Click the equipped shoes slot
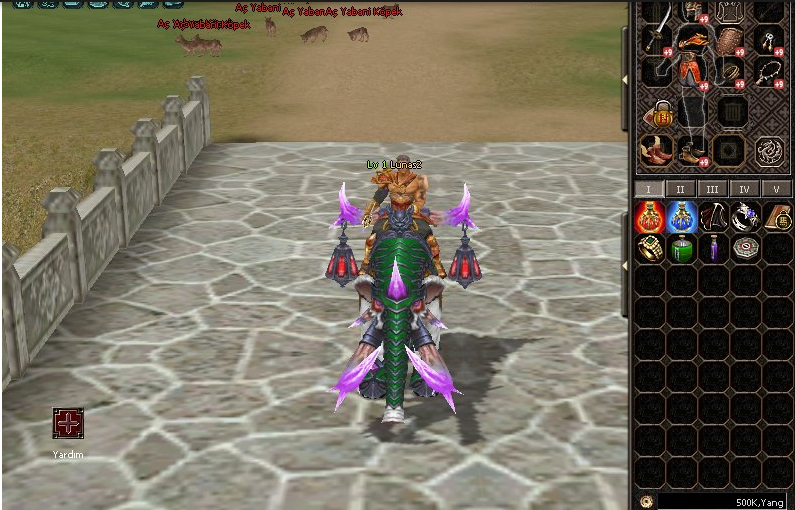The height and width of the screenshot is (510, 795). click(691, 151)
